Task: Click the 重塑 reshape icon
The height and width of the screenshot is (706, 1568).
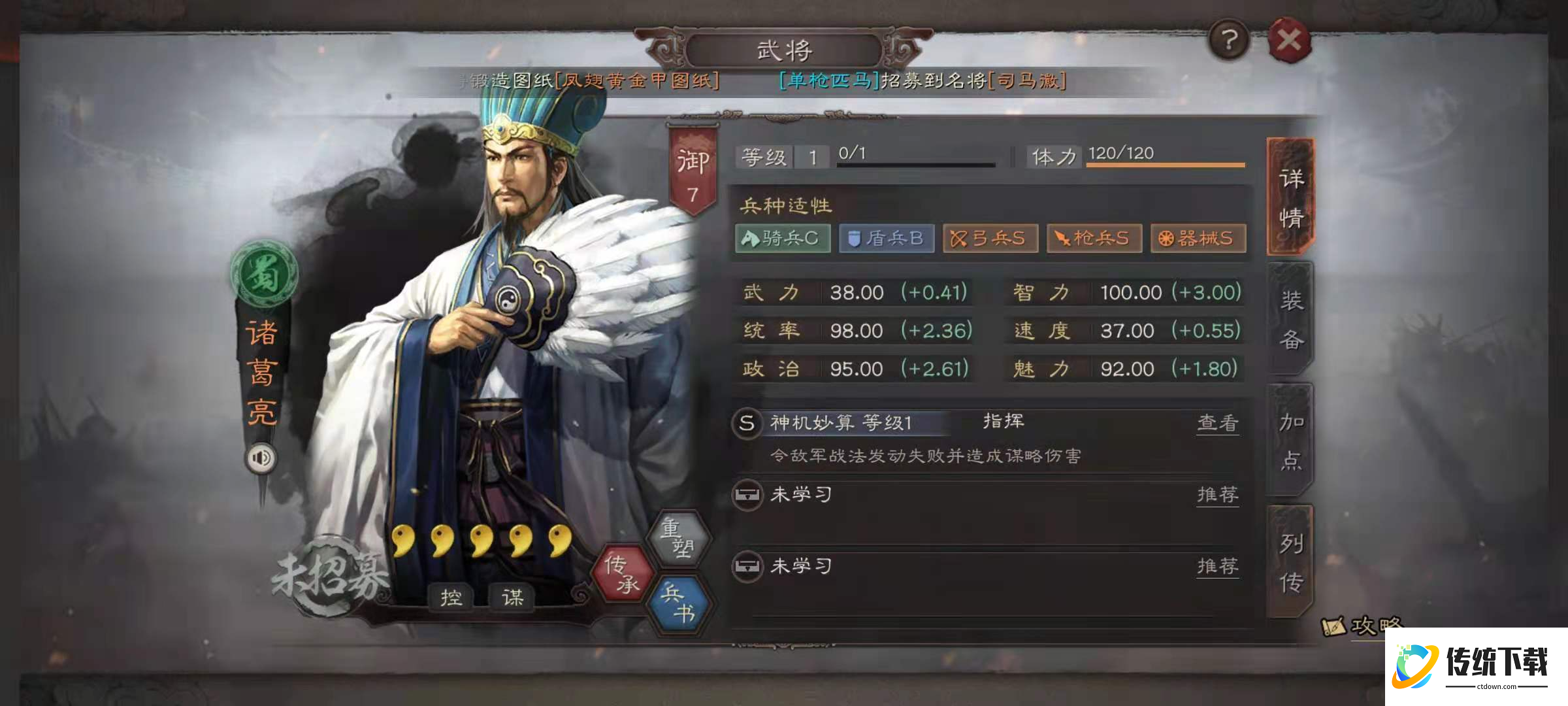Action: click(679, 538)
